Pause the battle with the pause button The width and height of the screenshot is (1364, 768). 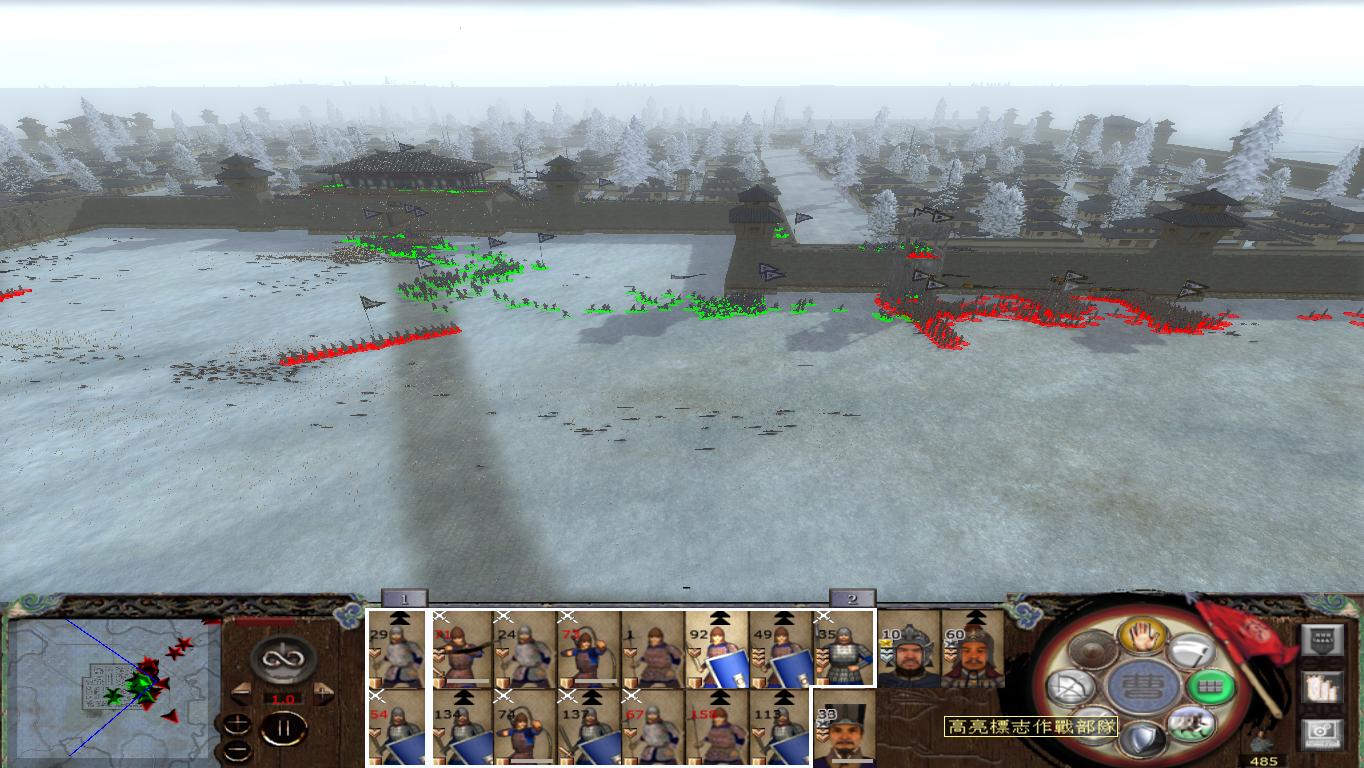click(x=283, y=728)
